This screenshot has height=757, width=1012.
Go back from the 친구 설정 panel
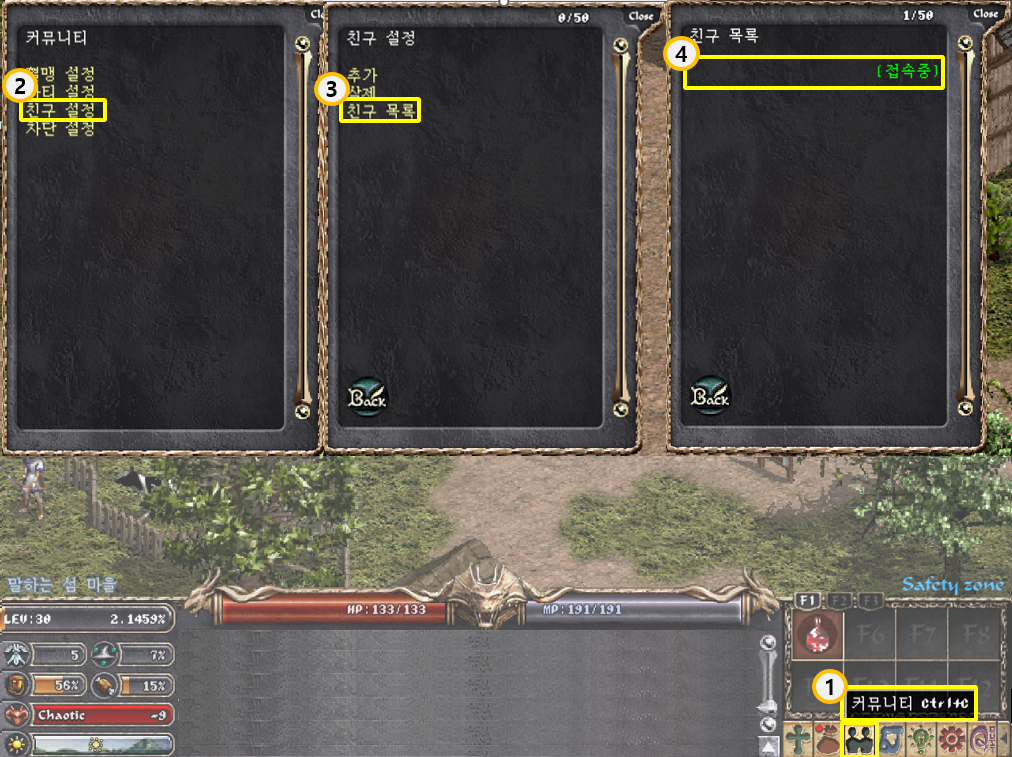click(367, 396)
